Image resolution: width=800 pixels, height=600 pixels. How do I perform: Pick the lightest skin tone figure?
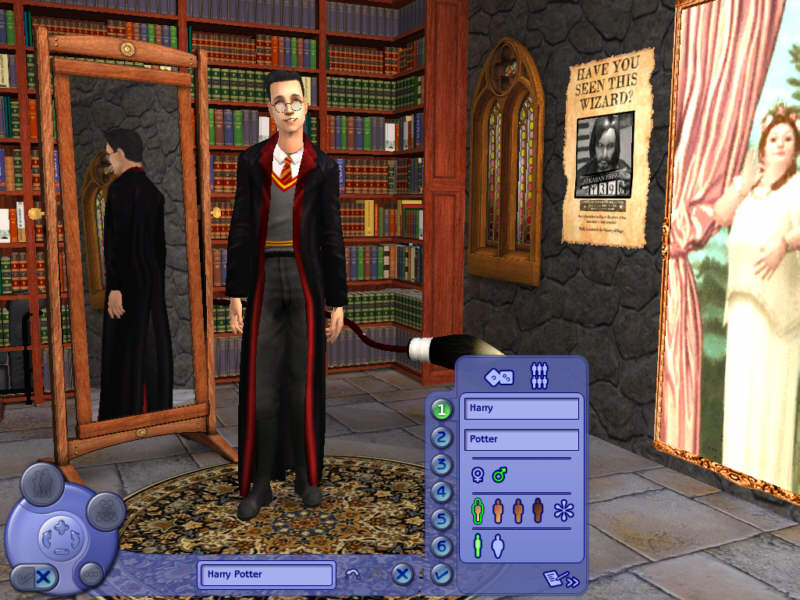[478, 510]
